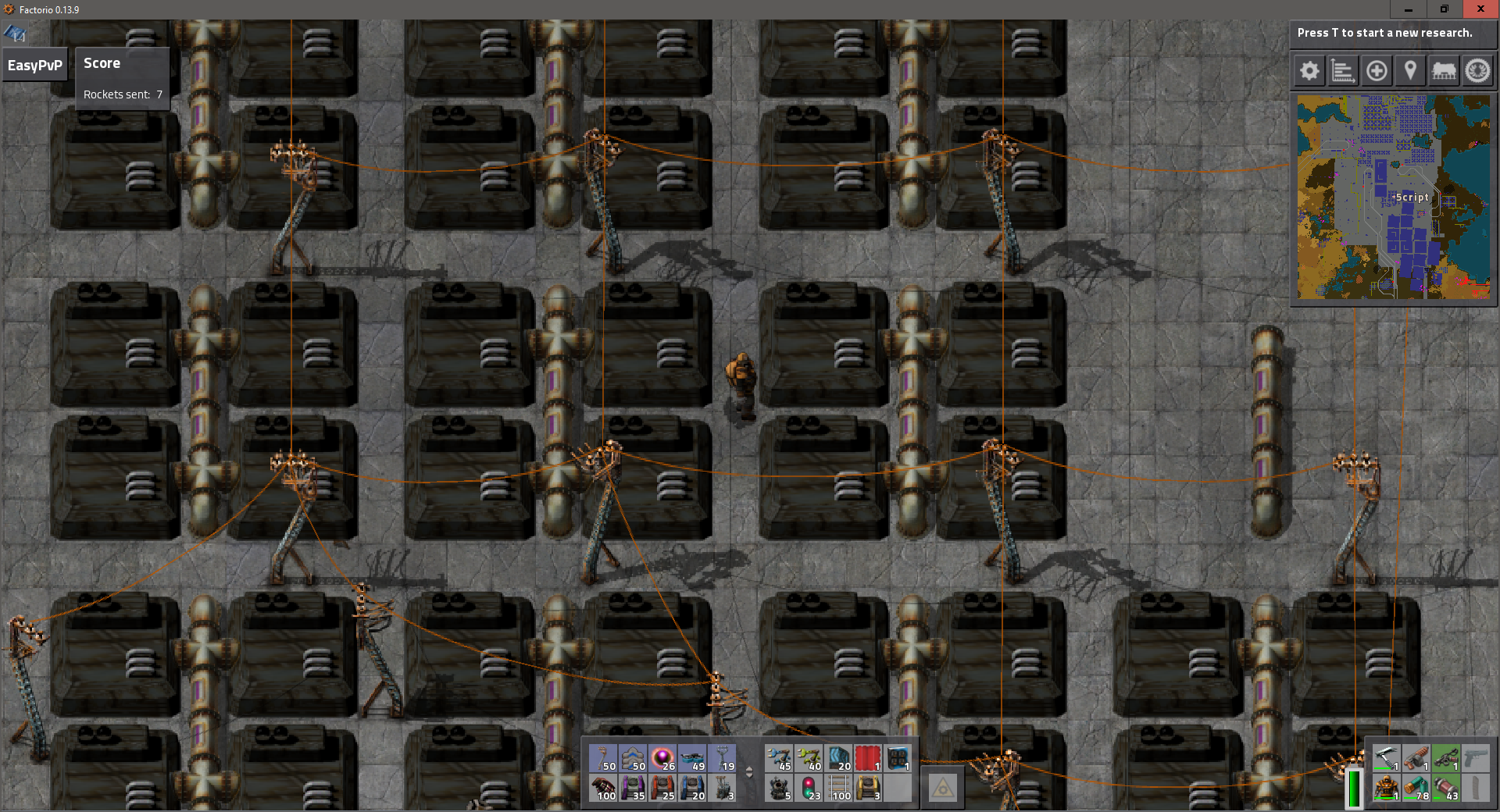The image size is (1500, 812).
Task: Select the rail signal slot
Action: click(x=809, y=789)
